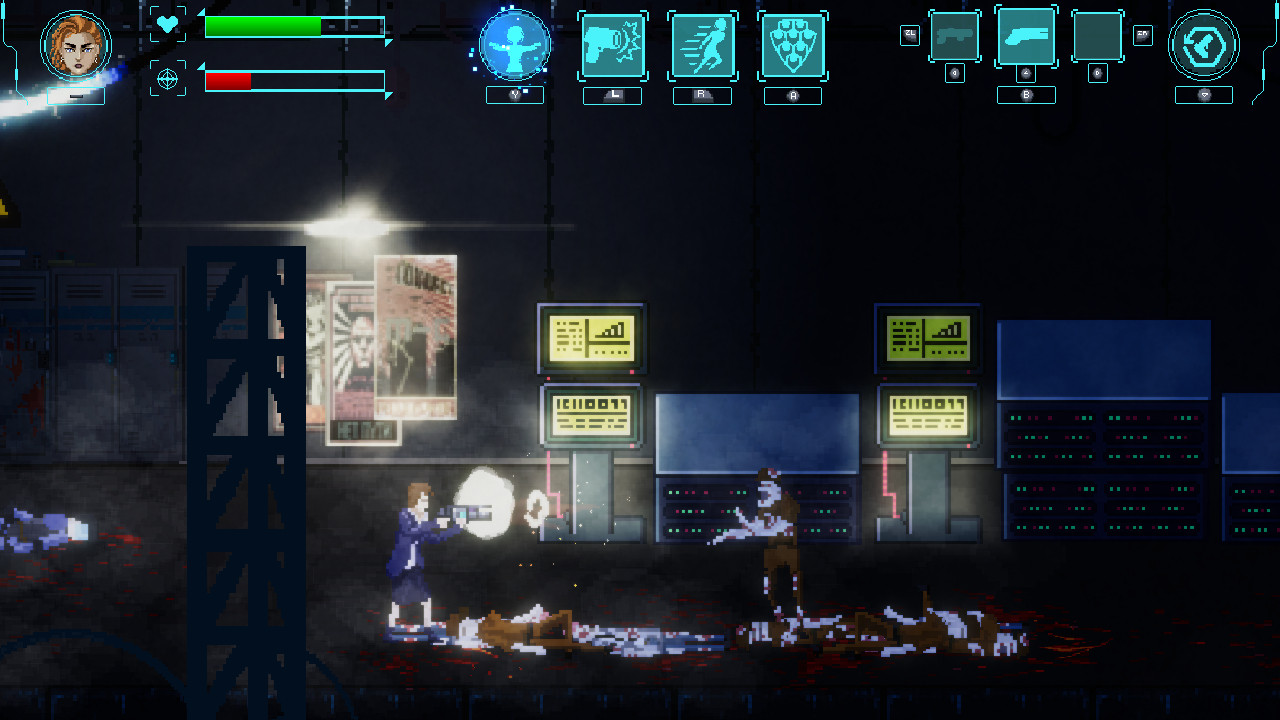The image size is (1280, 720).
Task: Click the R button label below the dash icon
Action: [702, 95]
